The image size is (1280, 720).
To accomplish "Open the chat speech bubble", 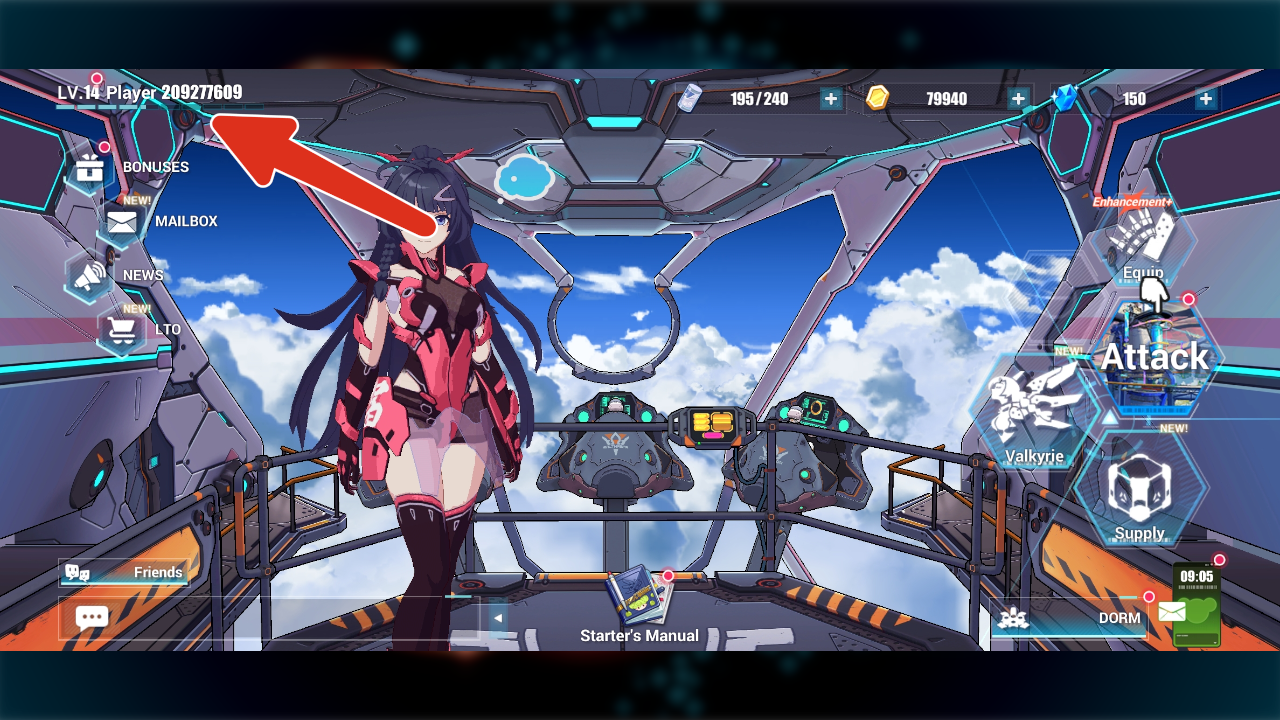I will coord(92,618).
